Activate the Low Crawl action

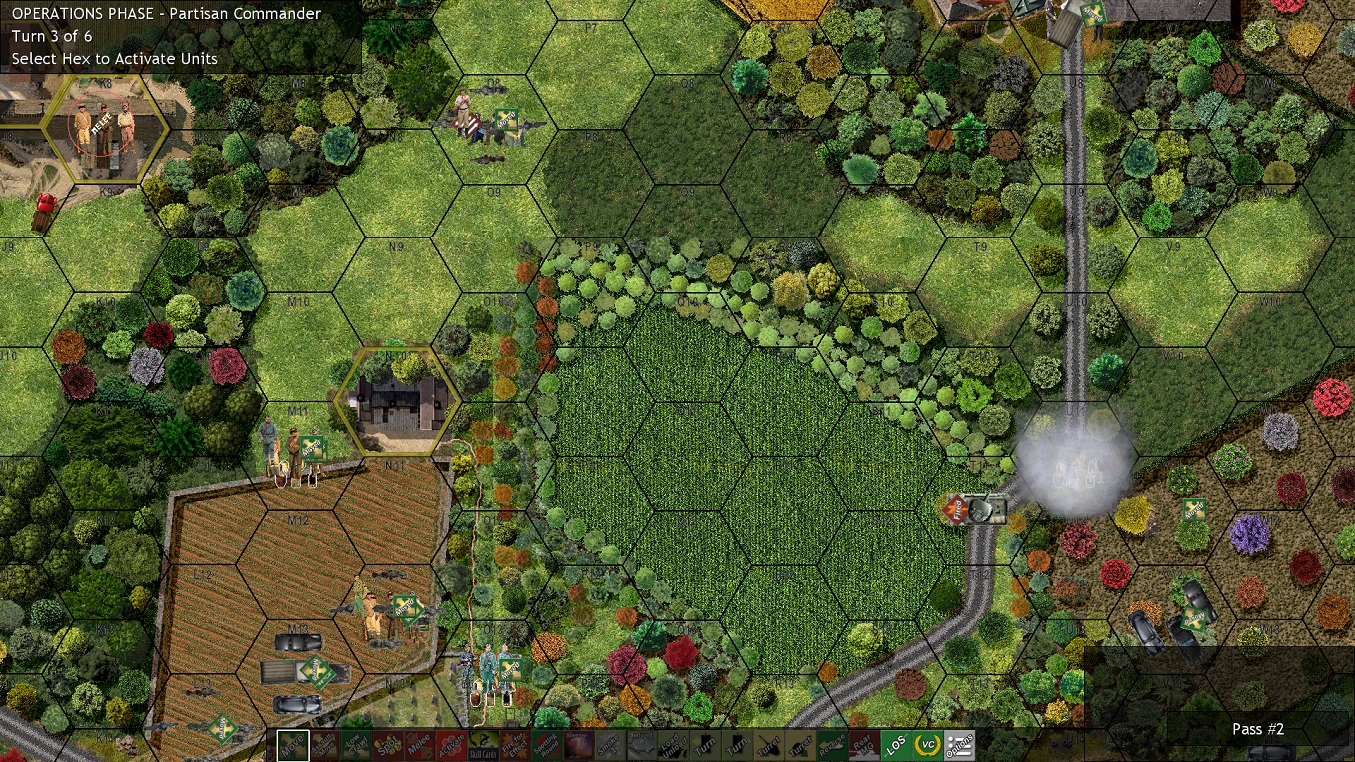[x=355, y=746]
